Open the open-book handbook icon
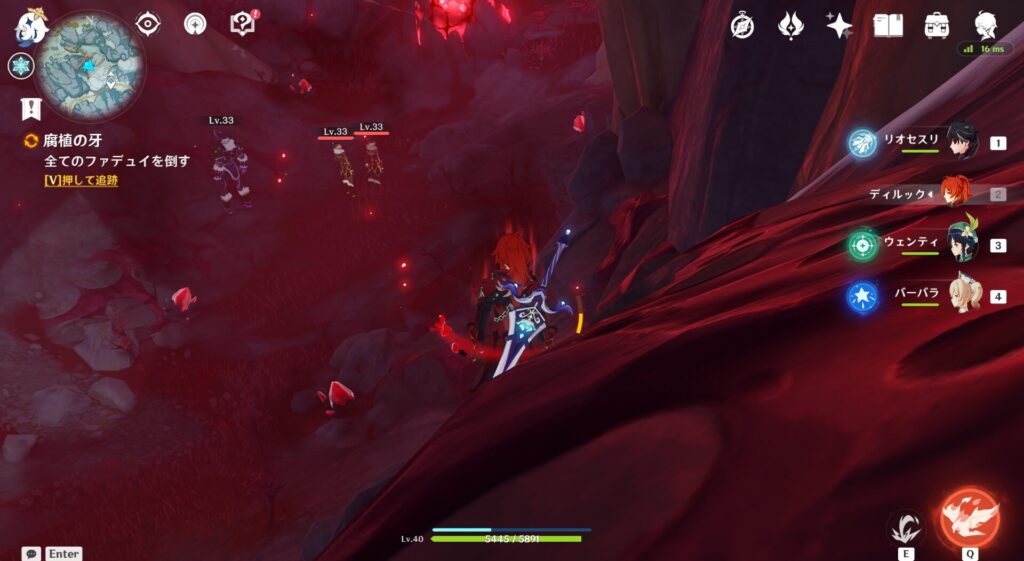This screenshot has width=1024, height=561. (888, 26)
